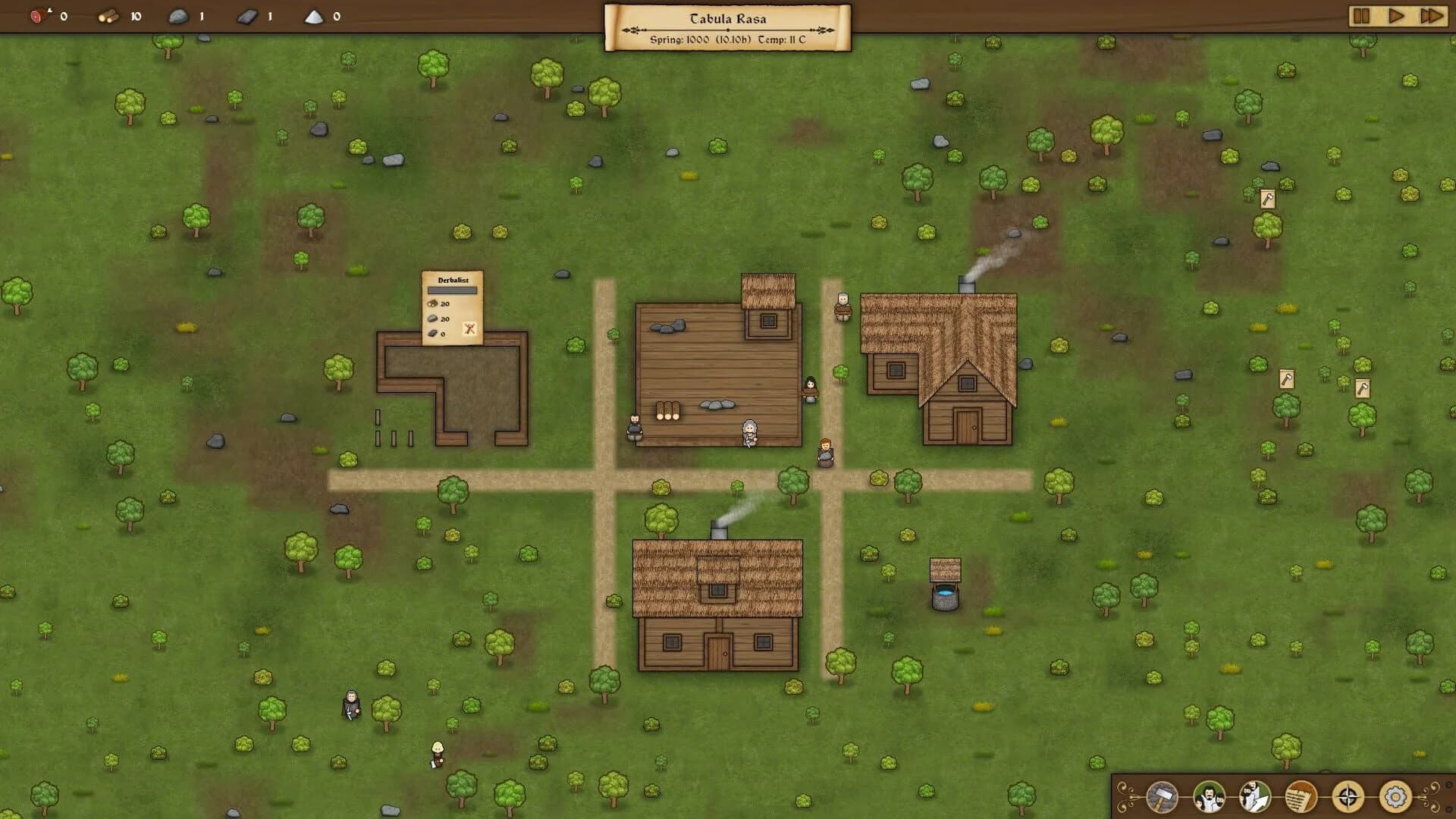This screenshot has width=1456, height=819.
Task: Click the stone resource icon showing 1
Action: pyautogui.click(x=176, y=17)
